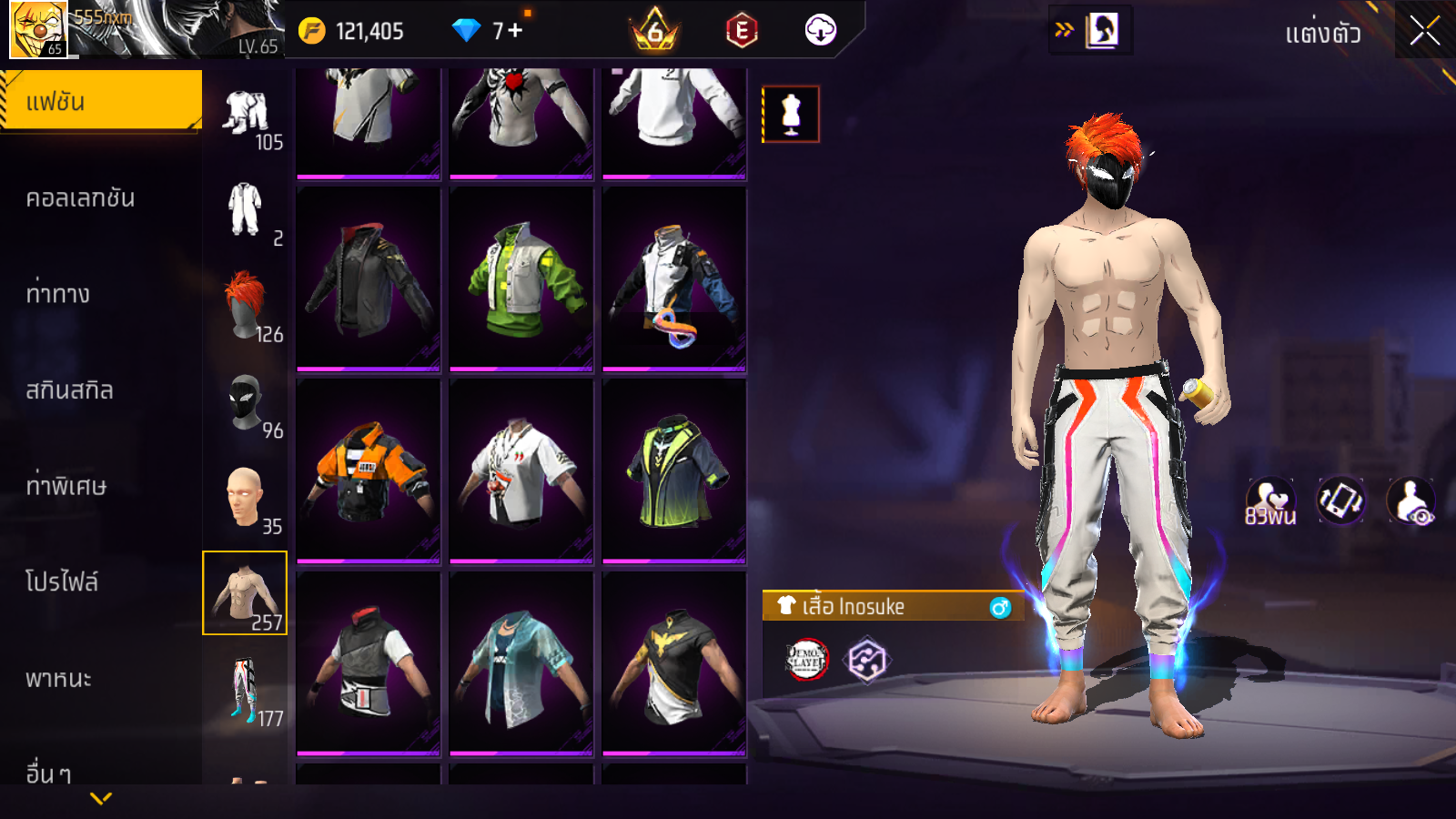Open the Demon Slayer collab badge
The width and height of the screenshot is (1456, 819).
click(806, 660)
